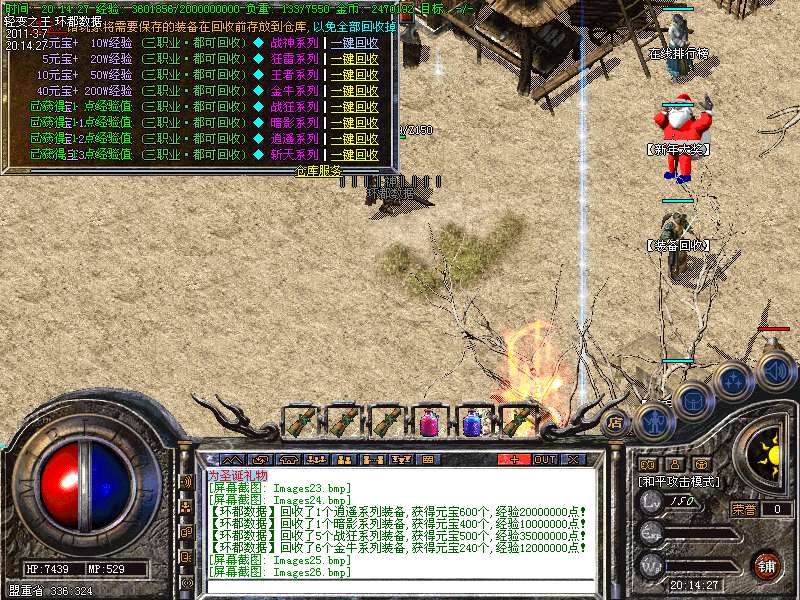Open the 仓库服务 warehouse service link
800x600 pixels.
click(x=318, y=171)
